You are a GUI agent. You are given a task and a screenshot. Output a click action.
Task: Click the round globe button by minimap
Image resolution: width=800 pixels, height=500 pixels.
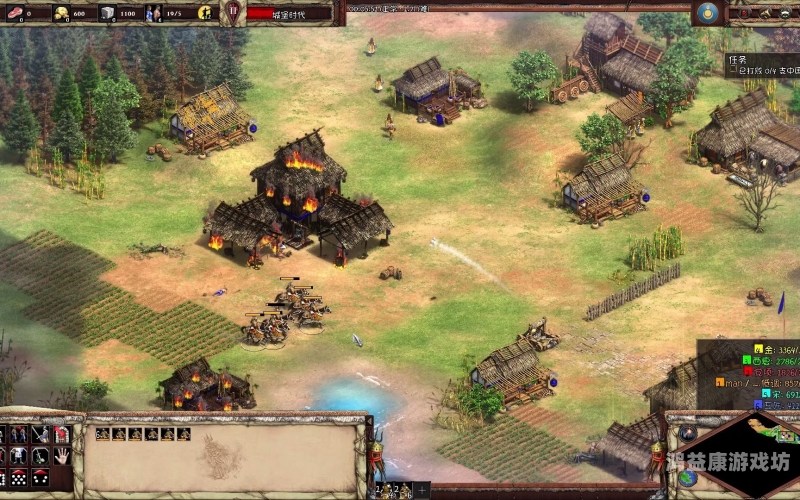pos(687,479)
